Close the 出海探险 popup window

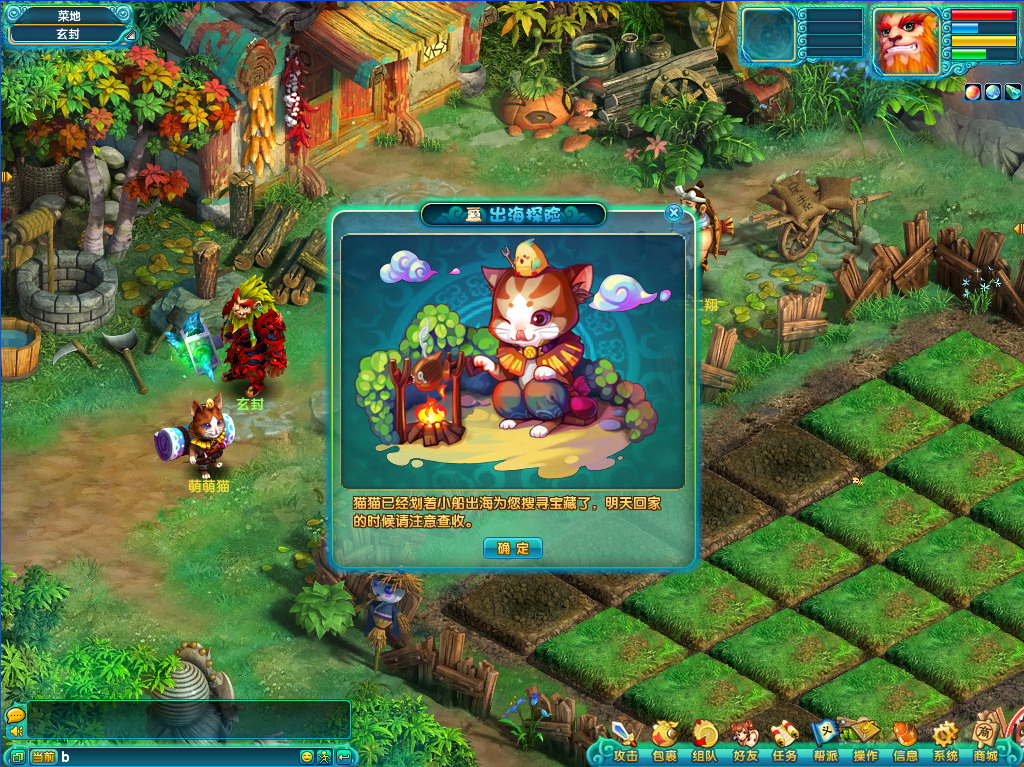pyautogui.click(x=674, y=212)
